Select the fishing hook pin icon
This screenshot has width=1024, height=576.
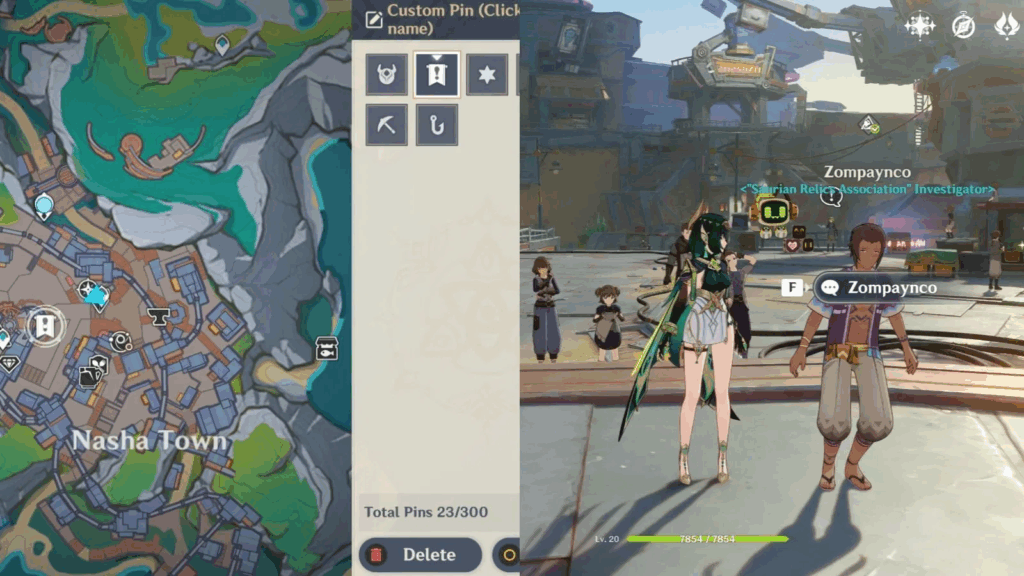[x=437, y=125]
